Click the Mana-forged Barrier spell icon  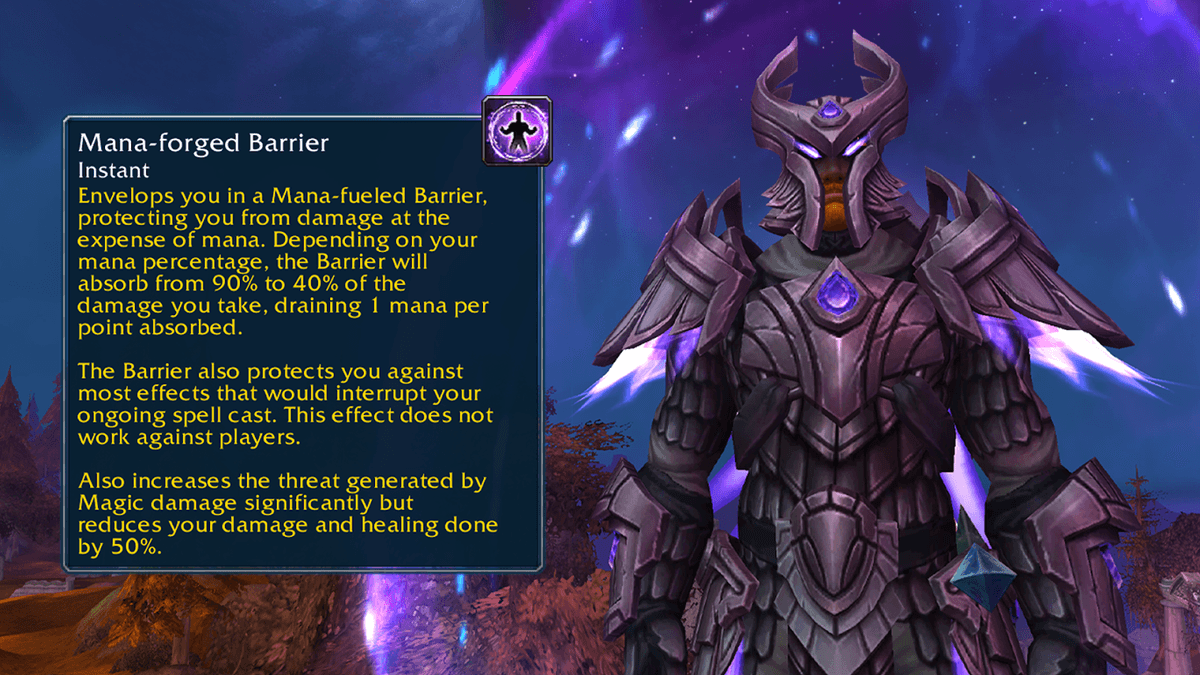[x=516, y=131]
